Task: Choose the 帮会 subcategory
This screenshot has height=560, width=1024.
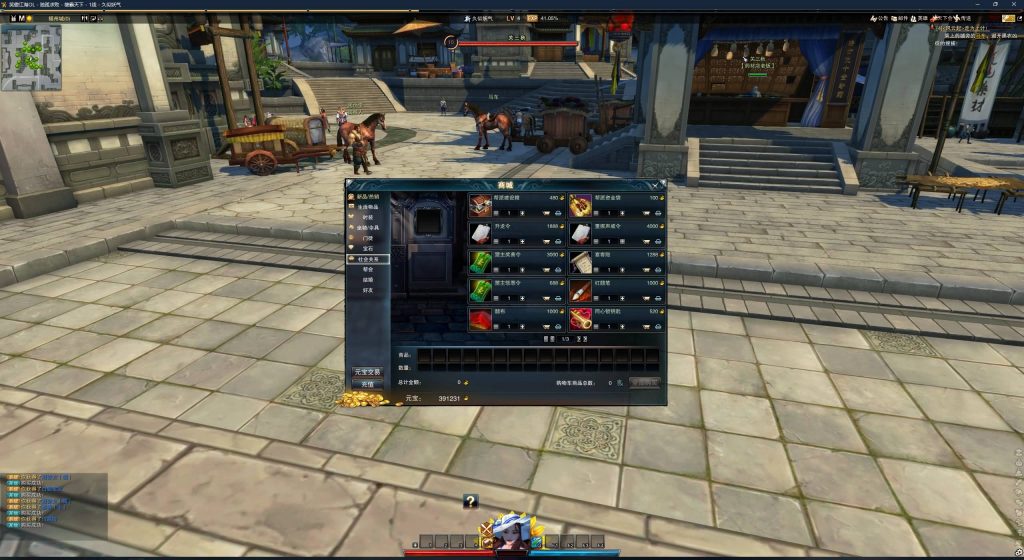Action: pyautogui.click(x=367, y=269)
